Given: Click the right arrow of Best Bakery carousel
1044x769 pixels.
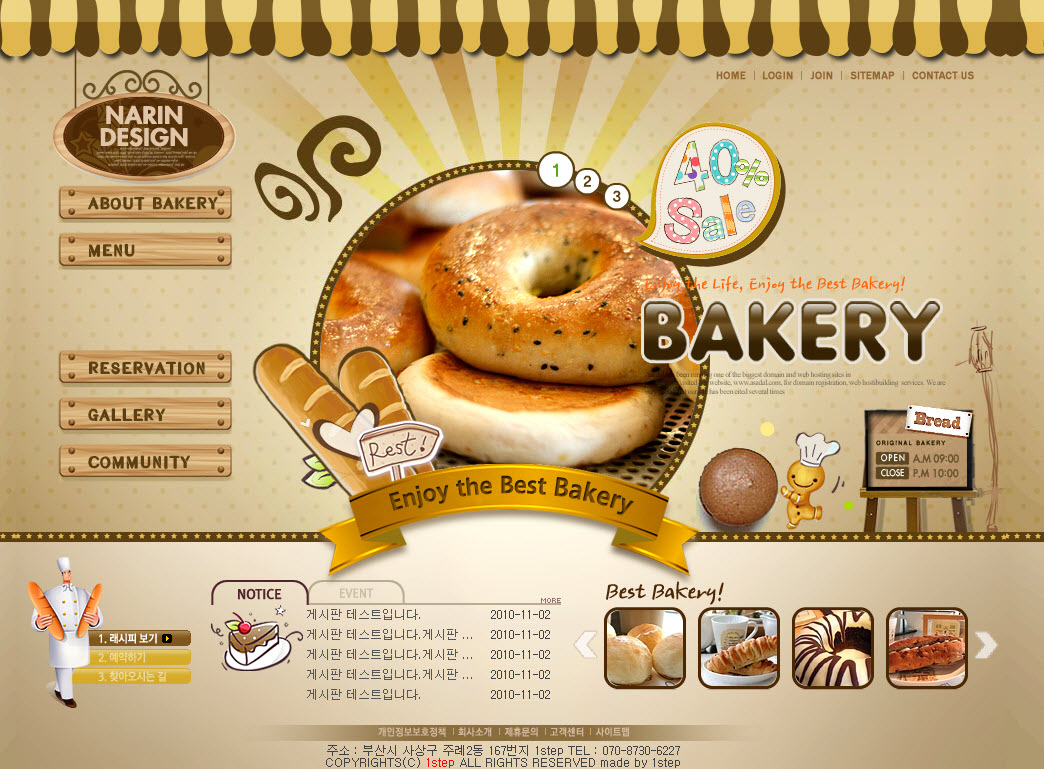Looking at the screenshot, I should point(986,646).
